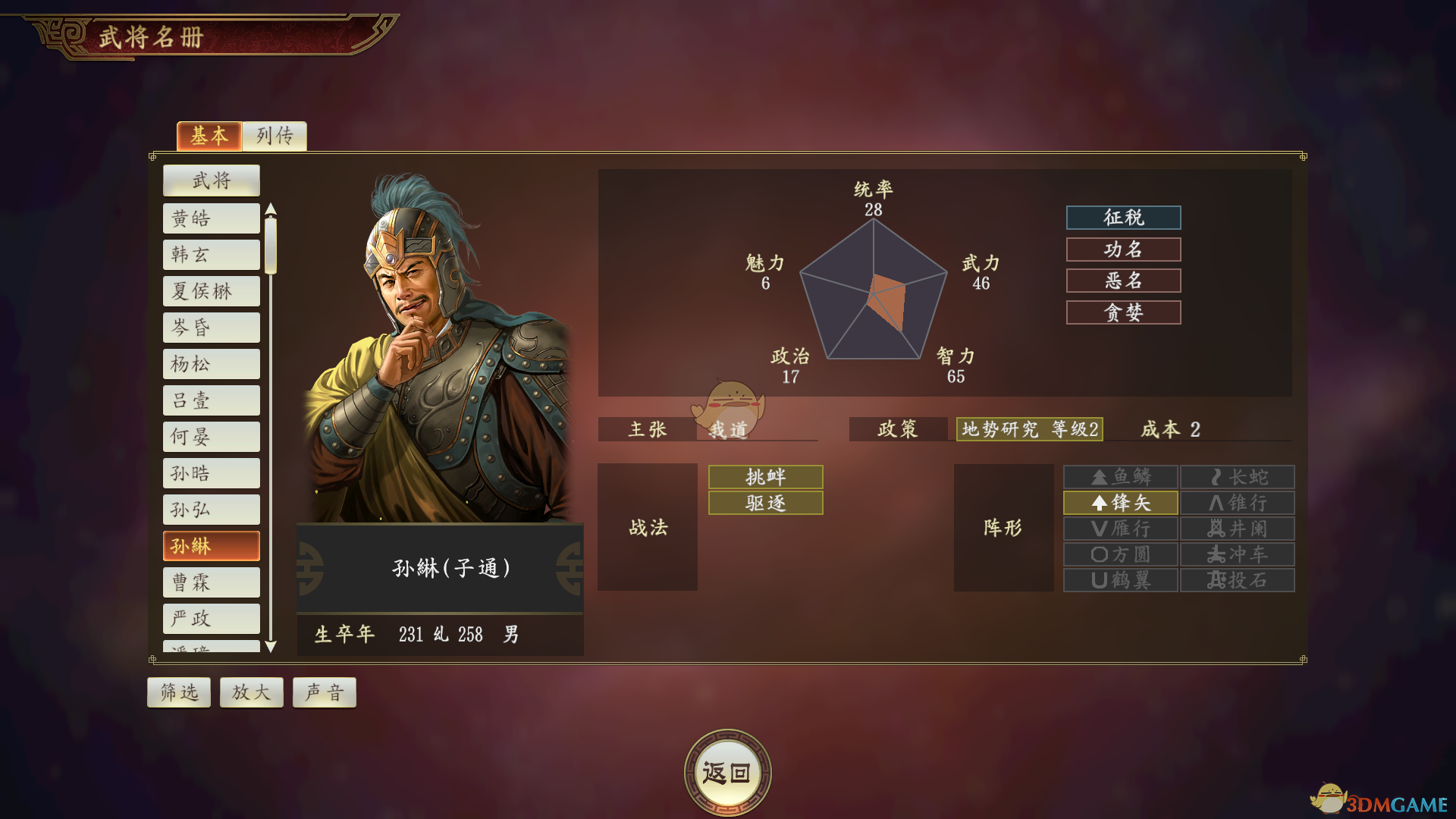Pick the 雁行 (goose flight) formation icon
The height and width of the screenshot is (819, 1456).
1120,529
